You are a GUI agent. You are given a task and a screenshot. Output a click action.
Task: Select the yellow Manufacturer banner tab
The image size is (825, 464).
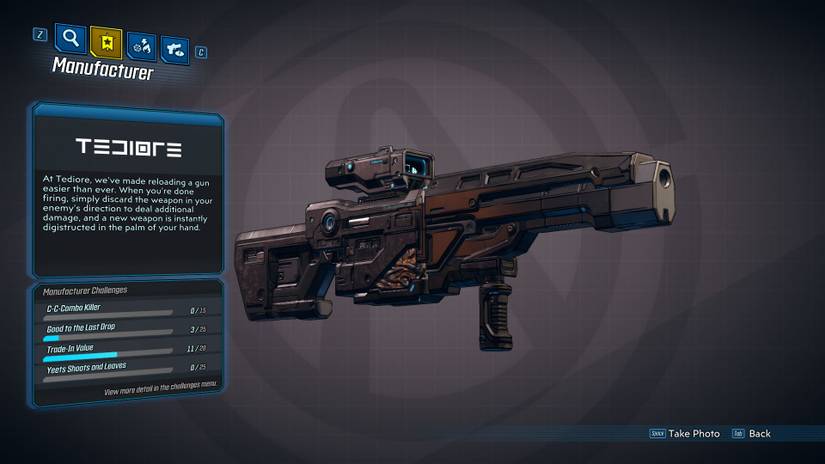pos(106,41)
